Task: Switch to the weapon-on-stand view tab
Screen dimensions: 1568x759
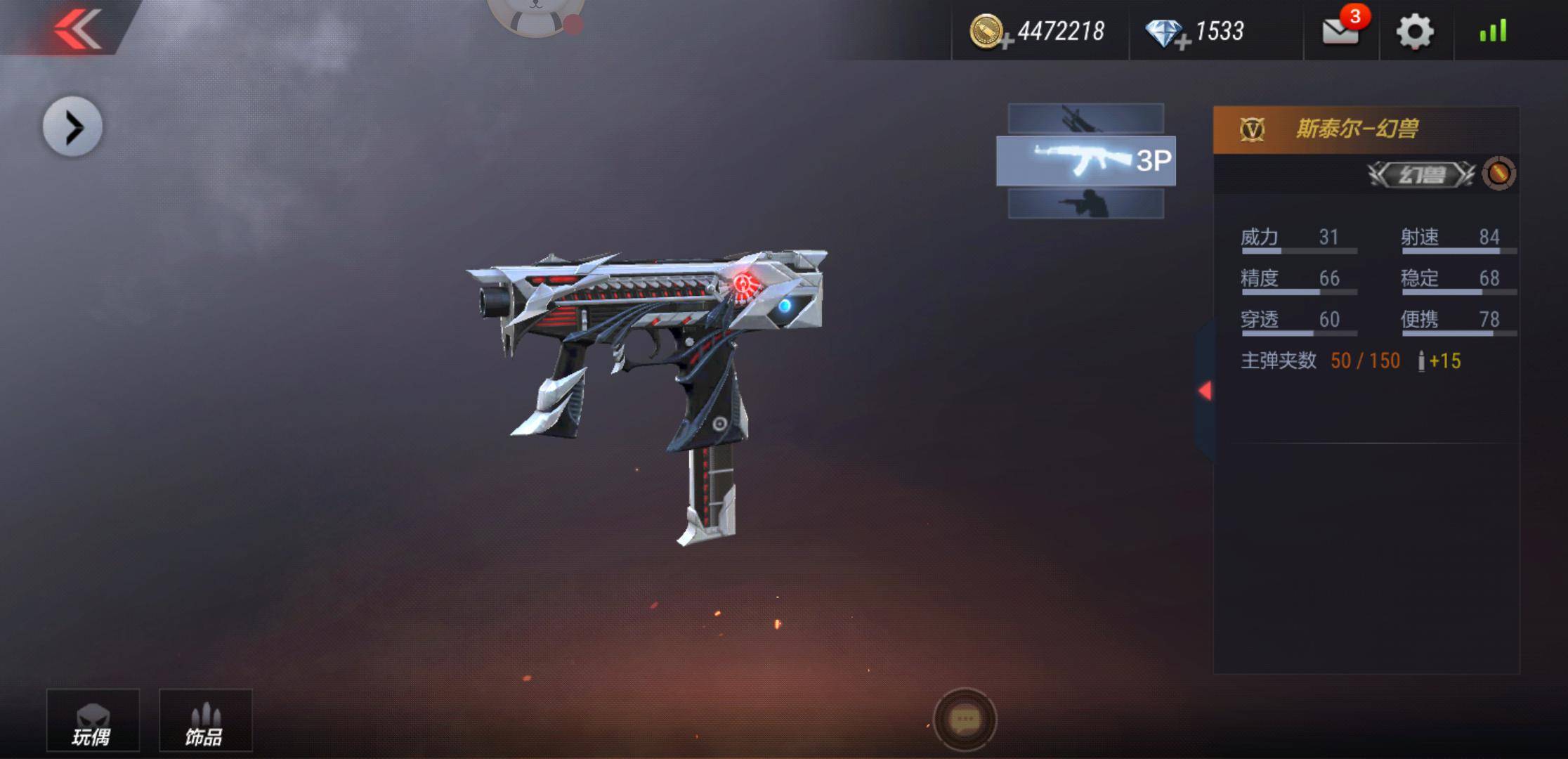Action: pos(1085,118)
